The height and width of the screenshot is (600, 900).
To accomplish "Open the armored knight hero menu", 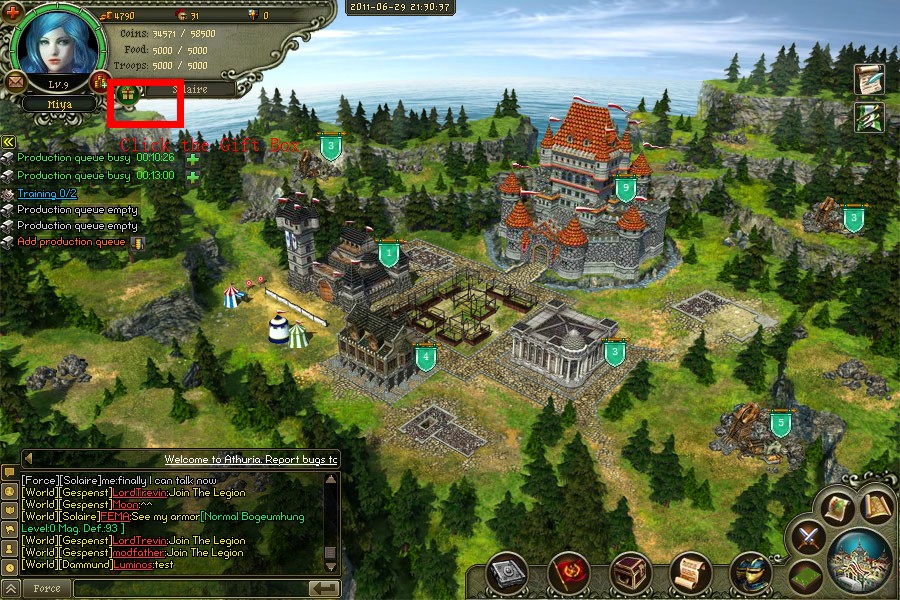I will [x=751, y=573].
